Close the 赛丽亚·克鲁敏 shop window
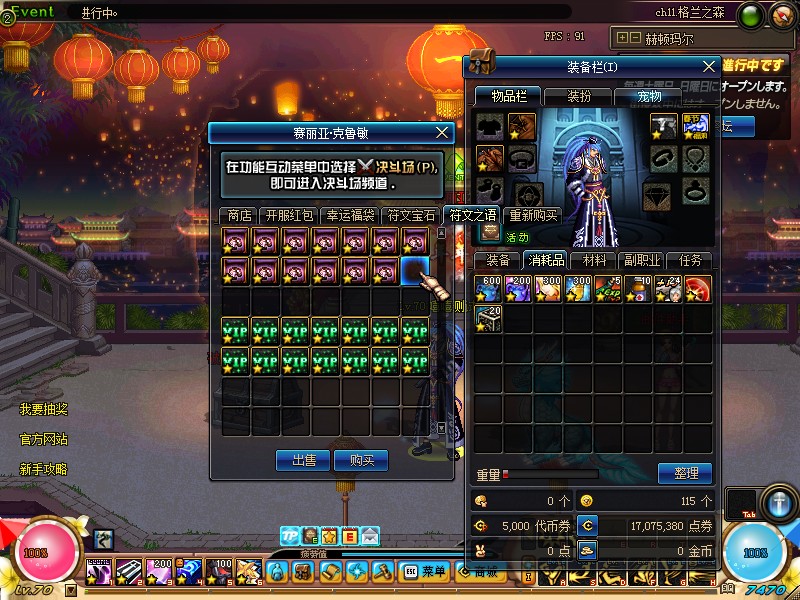800x600 pixels. click(444, 133)
